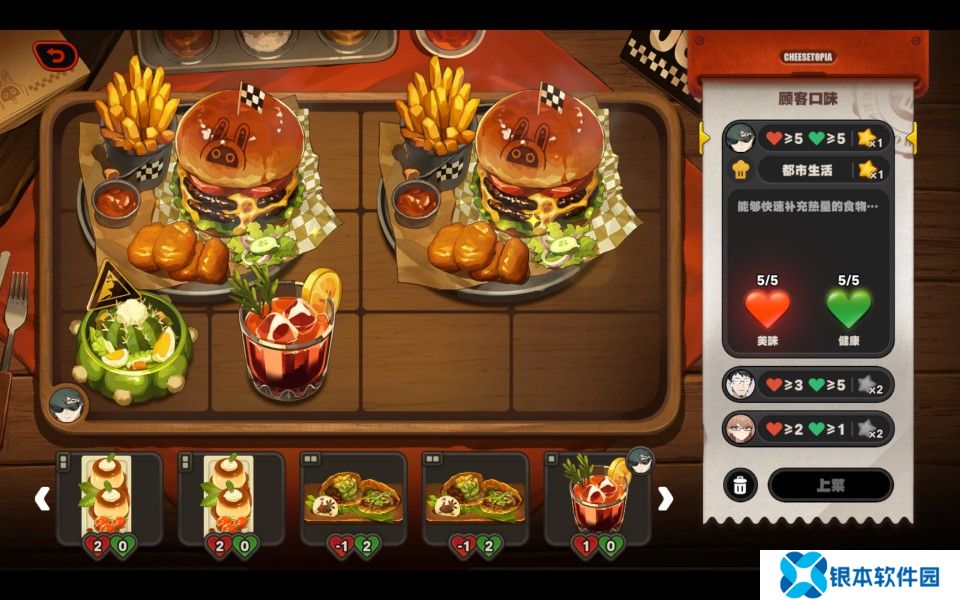
Task: Select the capped customer's order row
Action: [807, 138]
